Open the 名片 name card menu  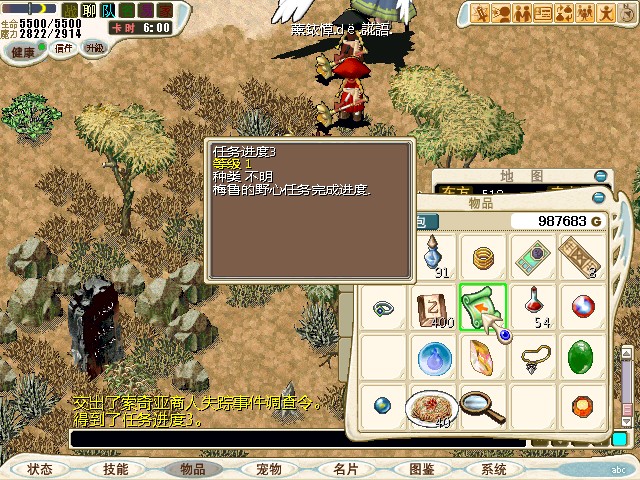coord(345,468)
